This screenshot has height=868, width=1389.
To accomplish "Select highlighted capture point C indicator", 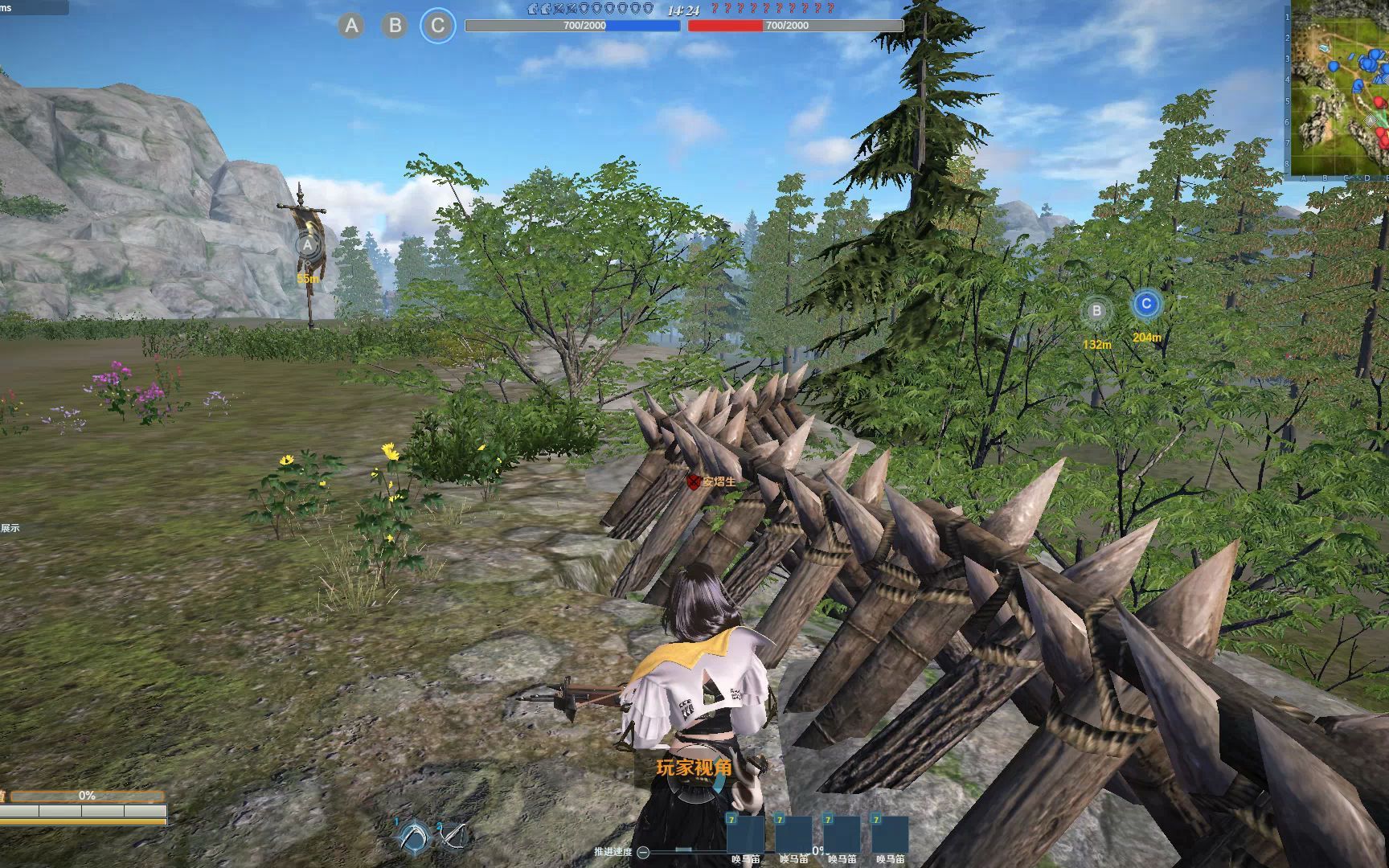I will coord(437,26).
